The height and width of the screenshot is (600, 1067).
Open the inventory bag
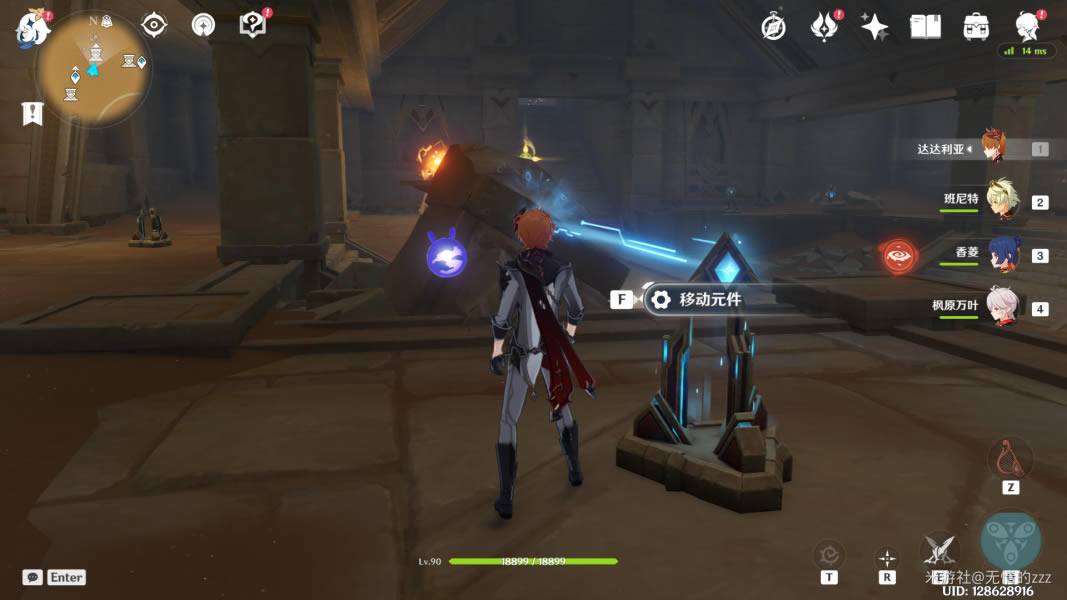click(976, 27)
